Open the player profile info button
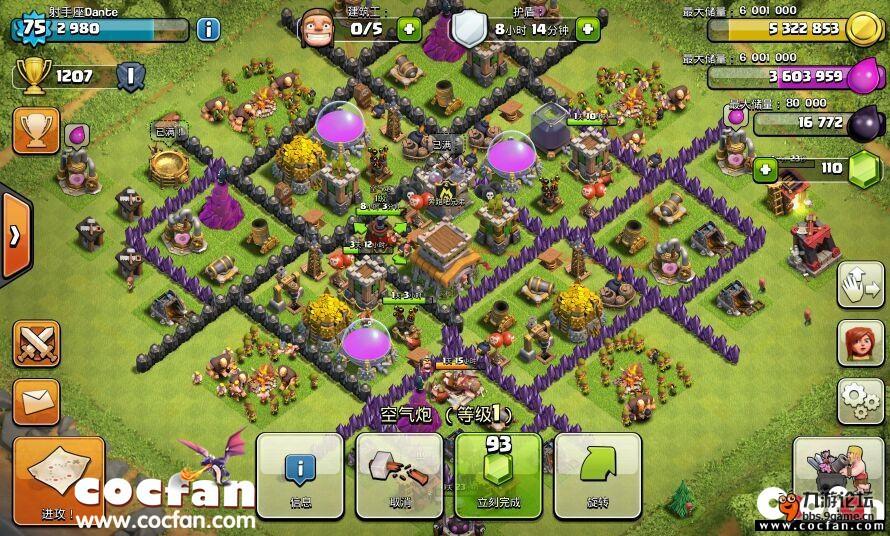The width and height of the screenshot is (890, 536). pos(208,28)
